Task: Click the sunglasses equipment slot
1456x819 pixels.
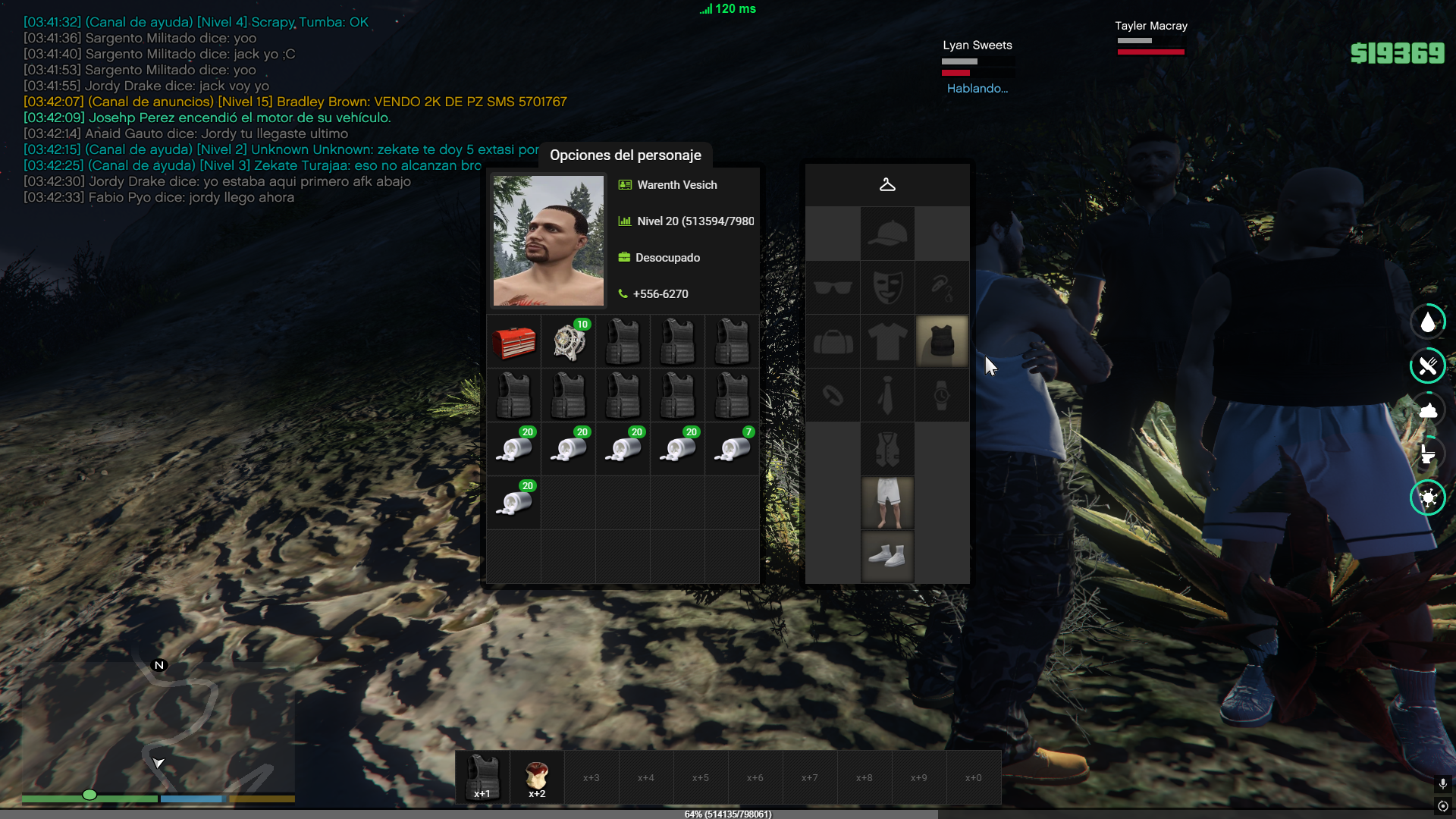Action: tap(833, 288)
